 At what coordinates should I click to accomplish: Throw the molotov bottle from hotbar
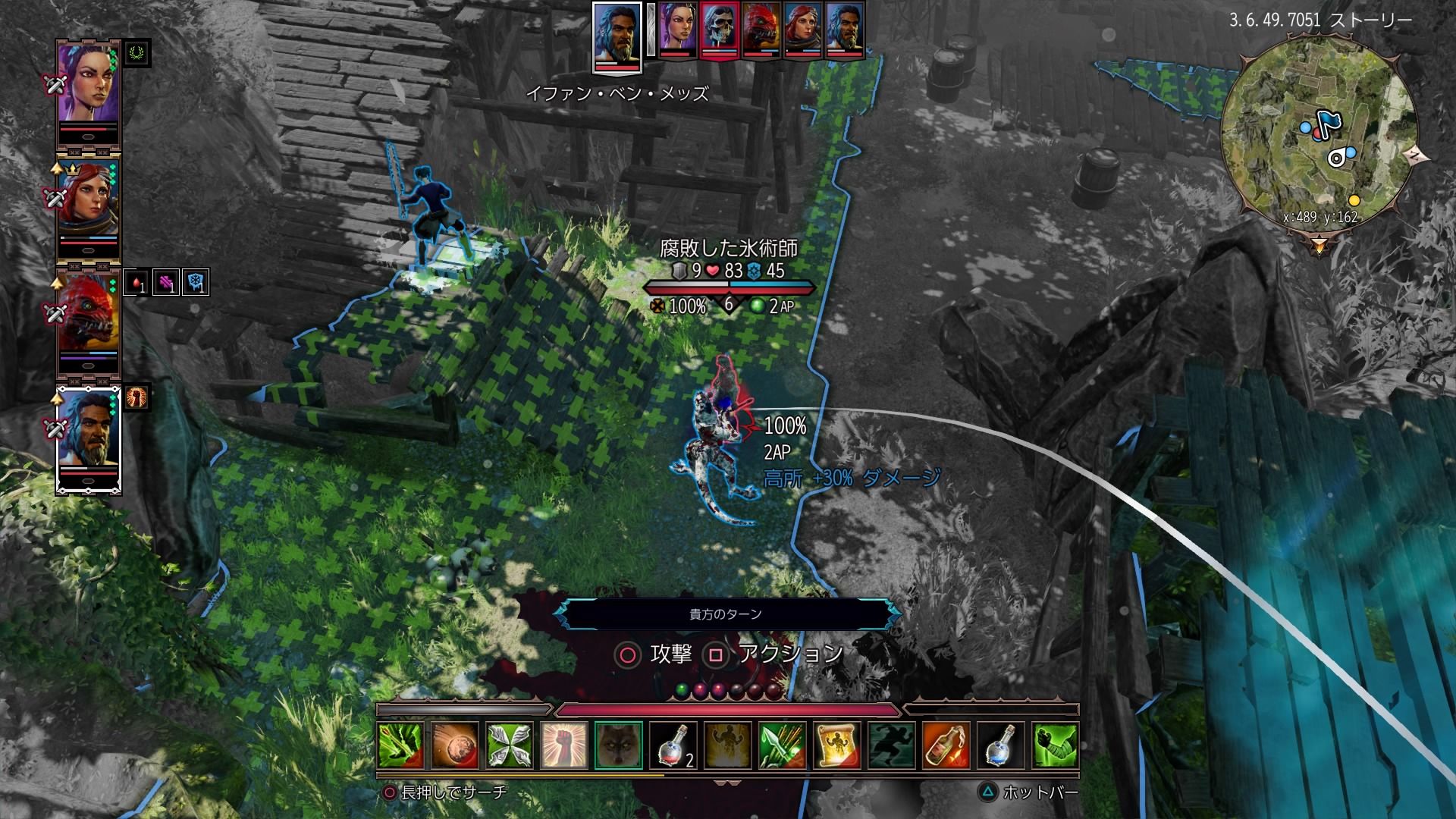tap(946, 746)
